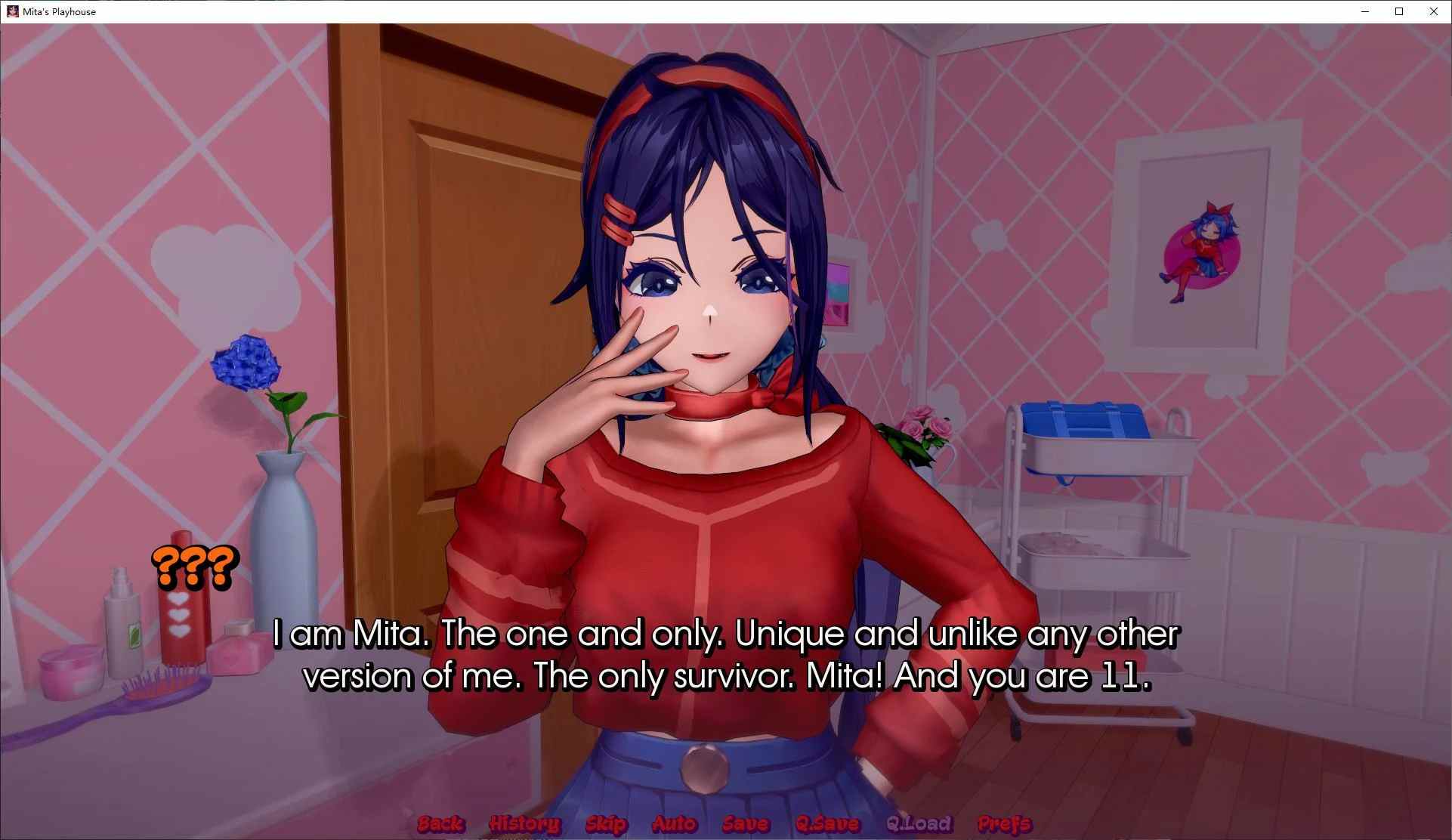Screen dimensions: 1452x840
Task: Quick load using the Q.Load button
Action: click(x=919, y=823)
